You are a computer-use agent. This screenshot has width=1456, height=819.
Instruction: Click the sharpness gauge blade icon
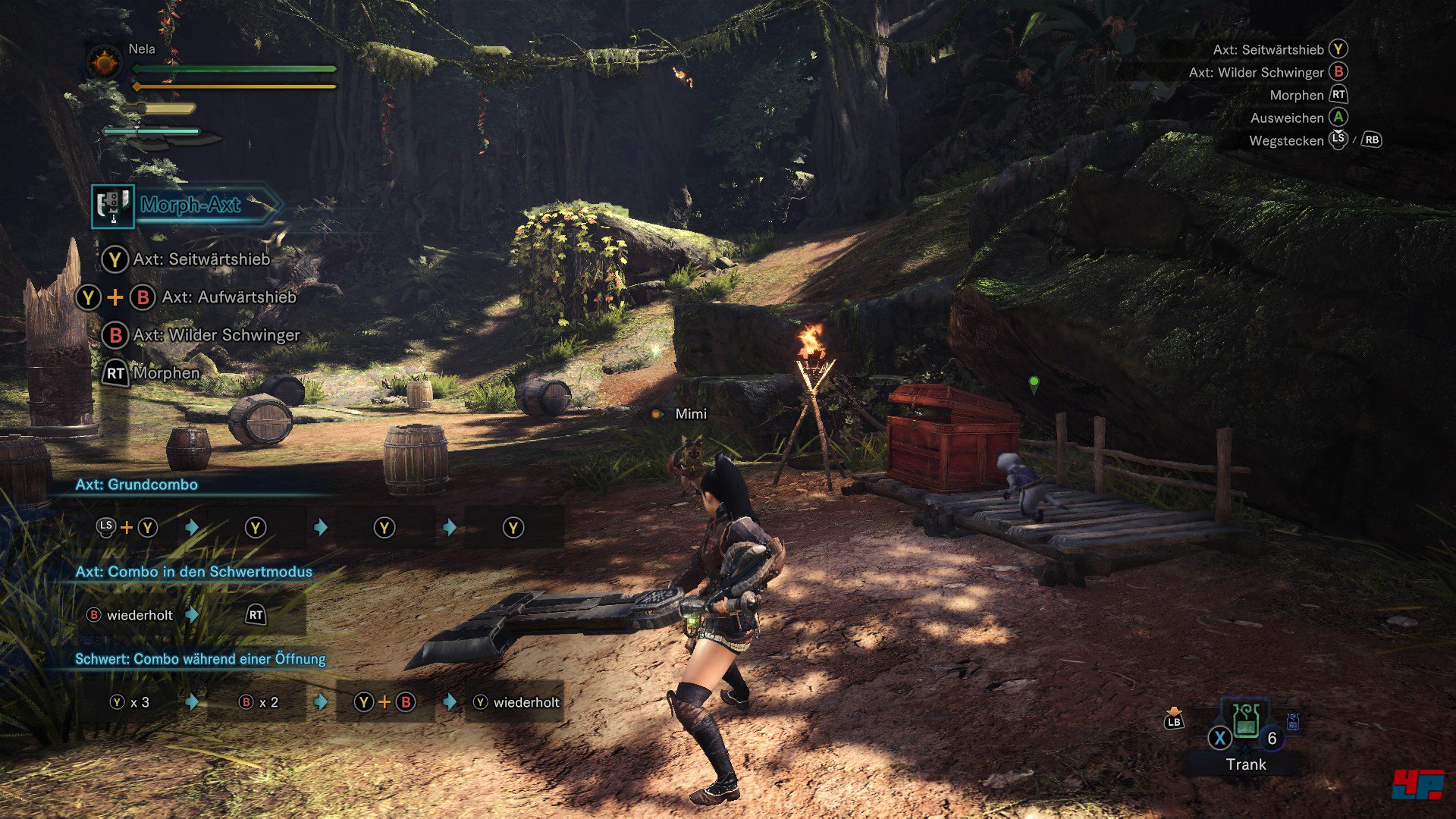[163, 136]
